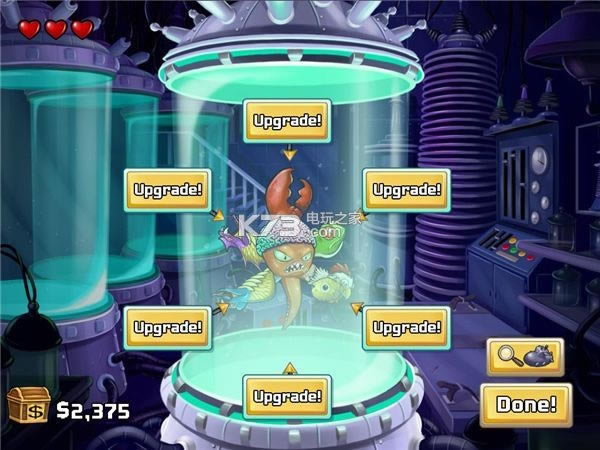Activate the Upgrade! button next to the yellow piranha fish

click(x=406, y=327)
